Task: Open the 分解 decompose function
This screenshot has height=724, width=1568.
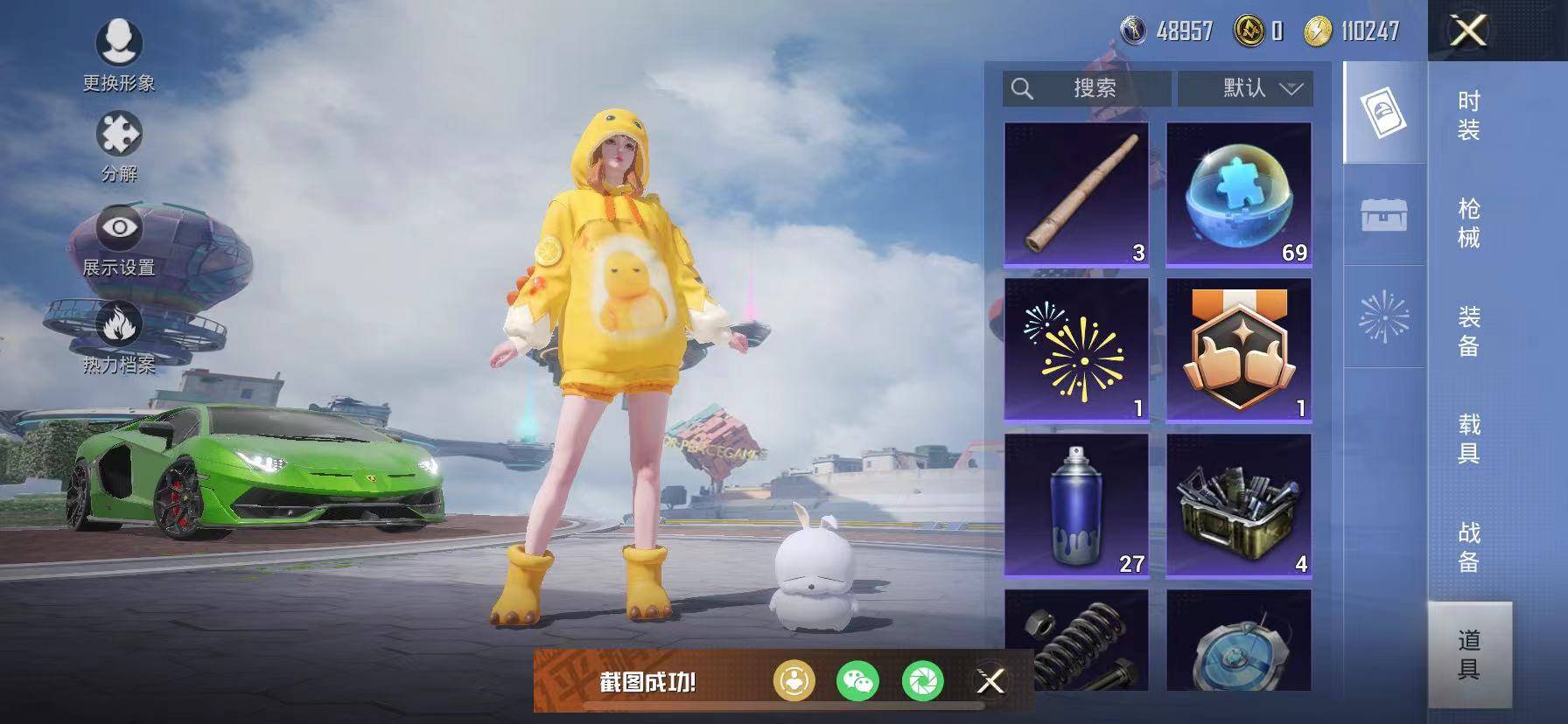Action: click(119, 146)
